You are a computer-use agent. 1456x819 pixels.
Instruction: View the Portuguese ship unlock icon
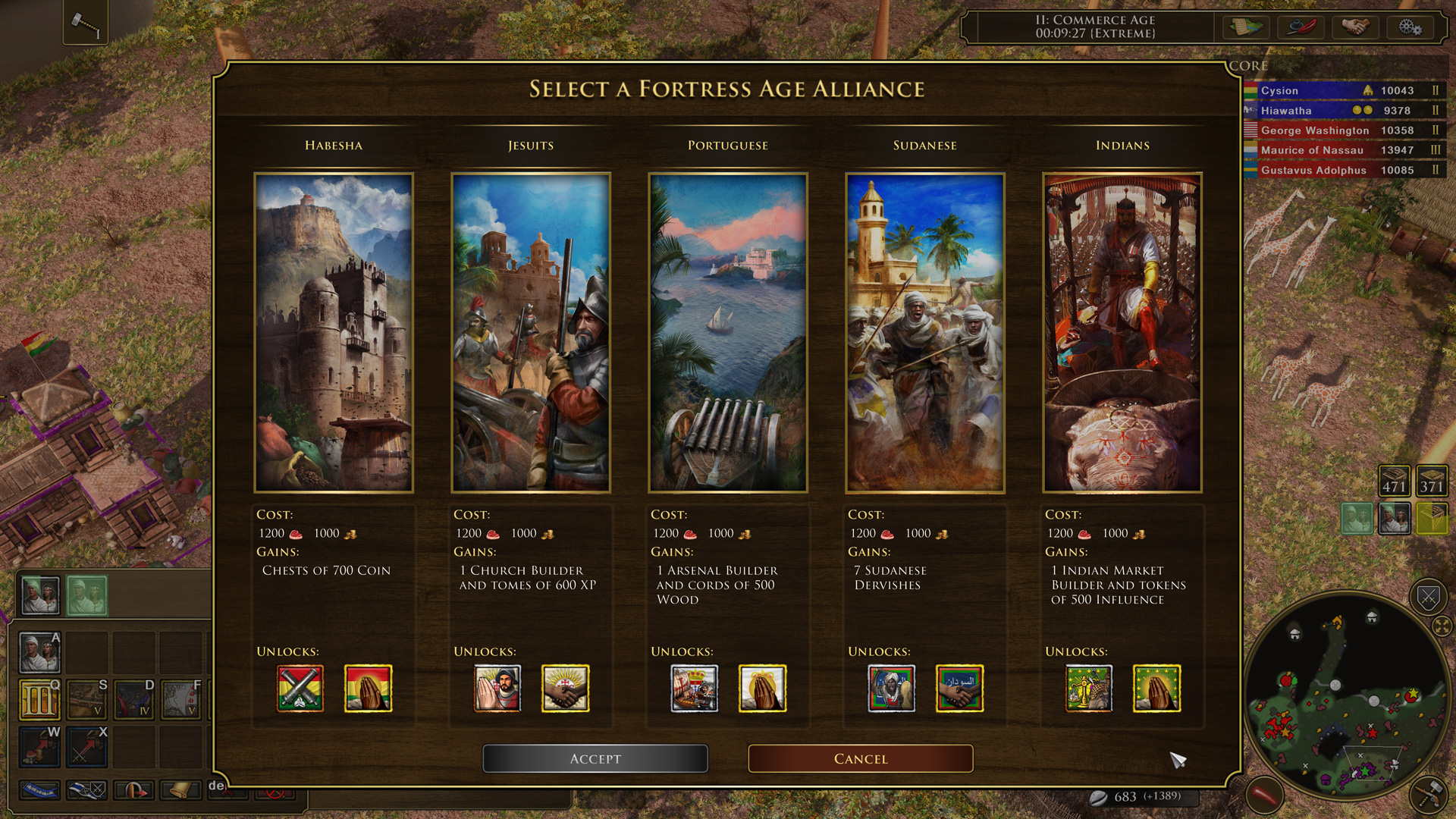point(694,689)
